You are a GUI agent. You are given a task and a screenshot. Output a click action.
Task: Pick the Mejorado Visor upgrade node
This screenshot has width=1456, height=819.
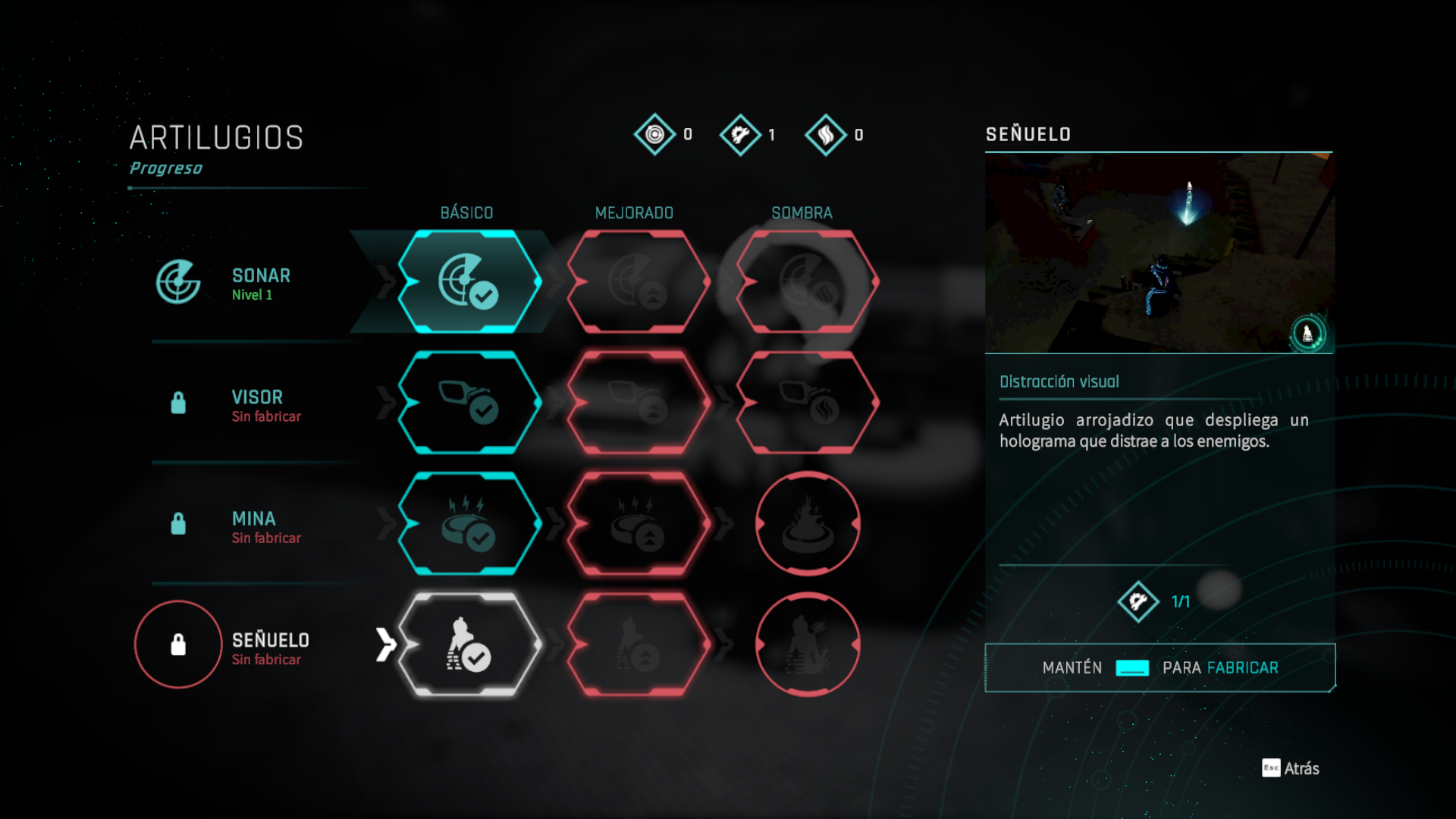638,403
